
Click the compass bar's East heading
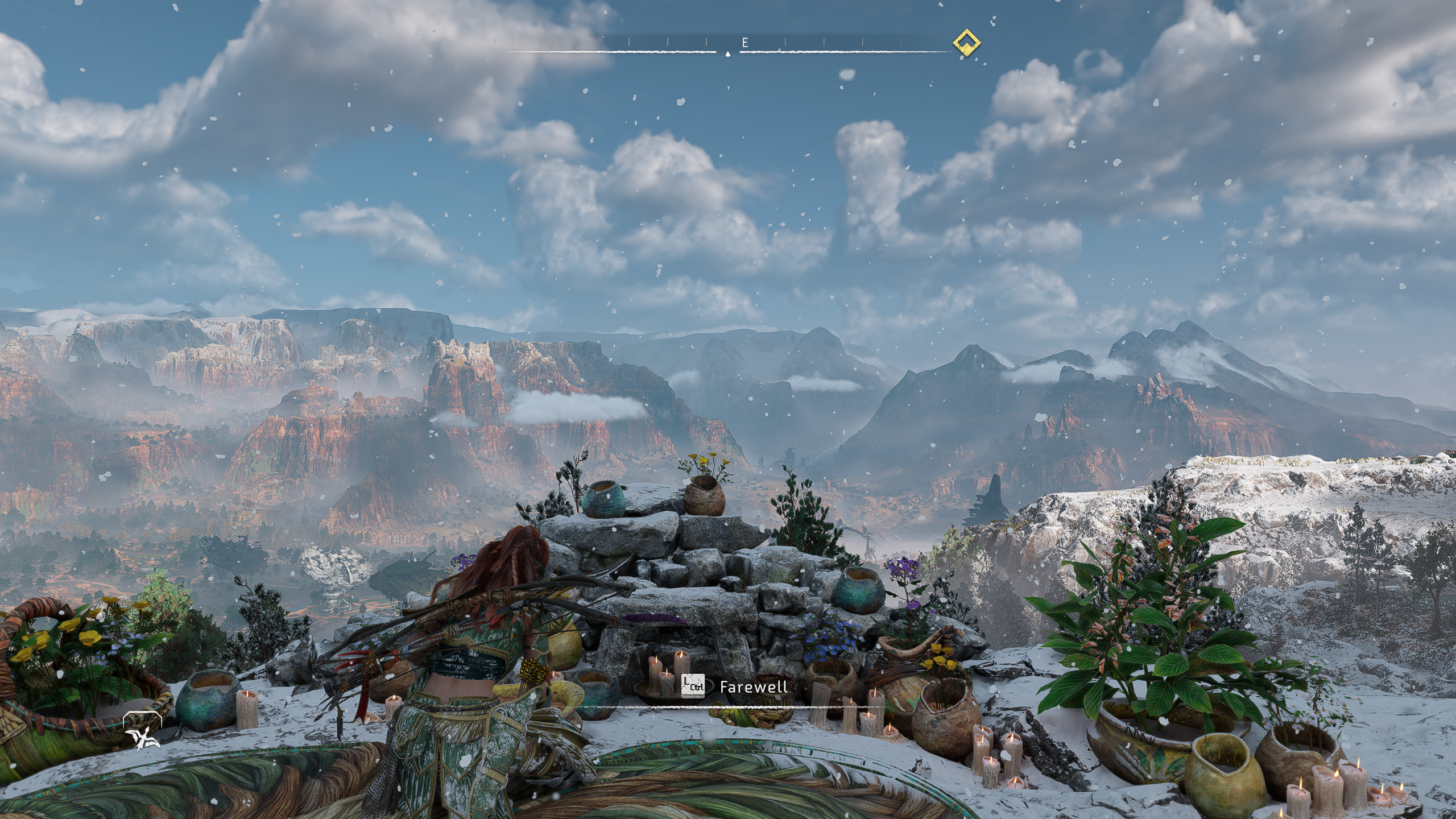[x=744, y=43]
